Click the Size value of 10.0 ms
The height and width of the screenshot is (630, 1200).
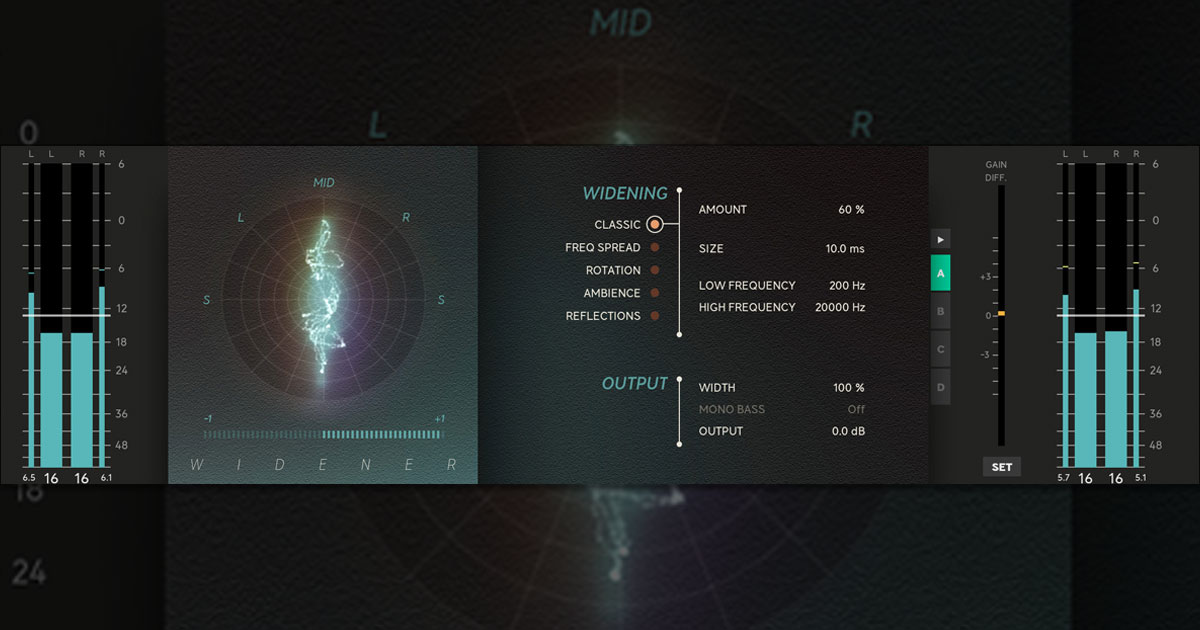(x=845, y=248)
